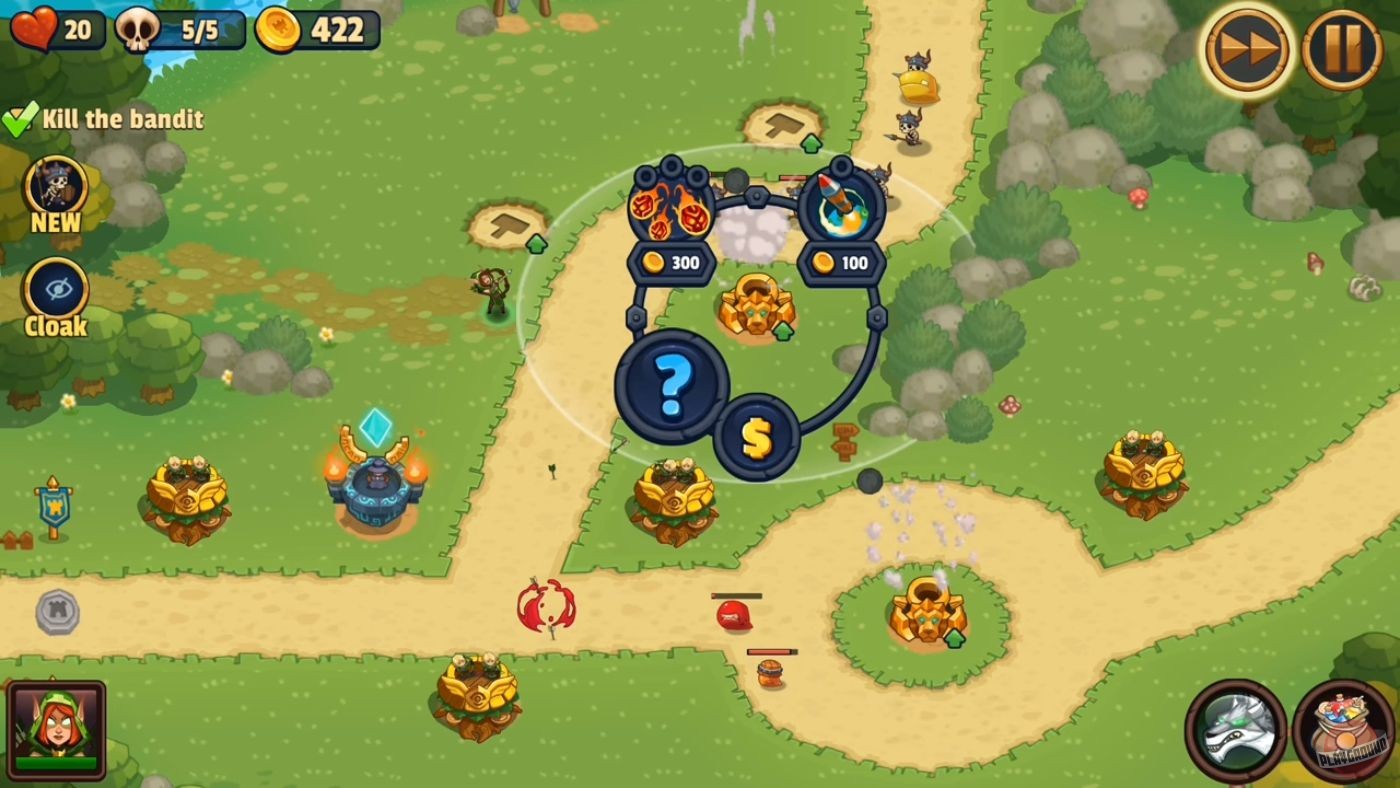Image resolution: width=1400 pixels, height=788 pixels.
Task: Click the Kill the bandit quest text
Action: click(x=122, y=118)
